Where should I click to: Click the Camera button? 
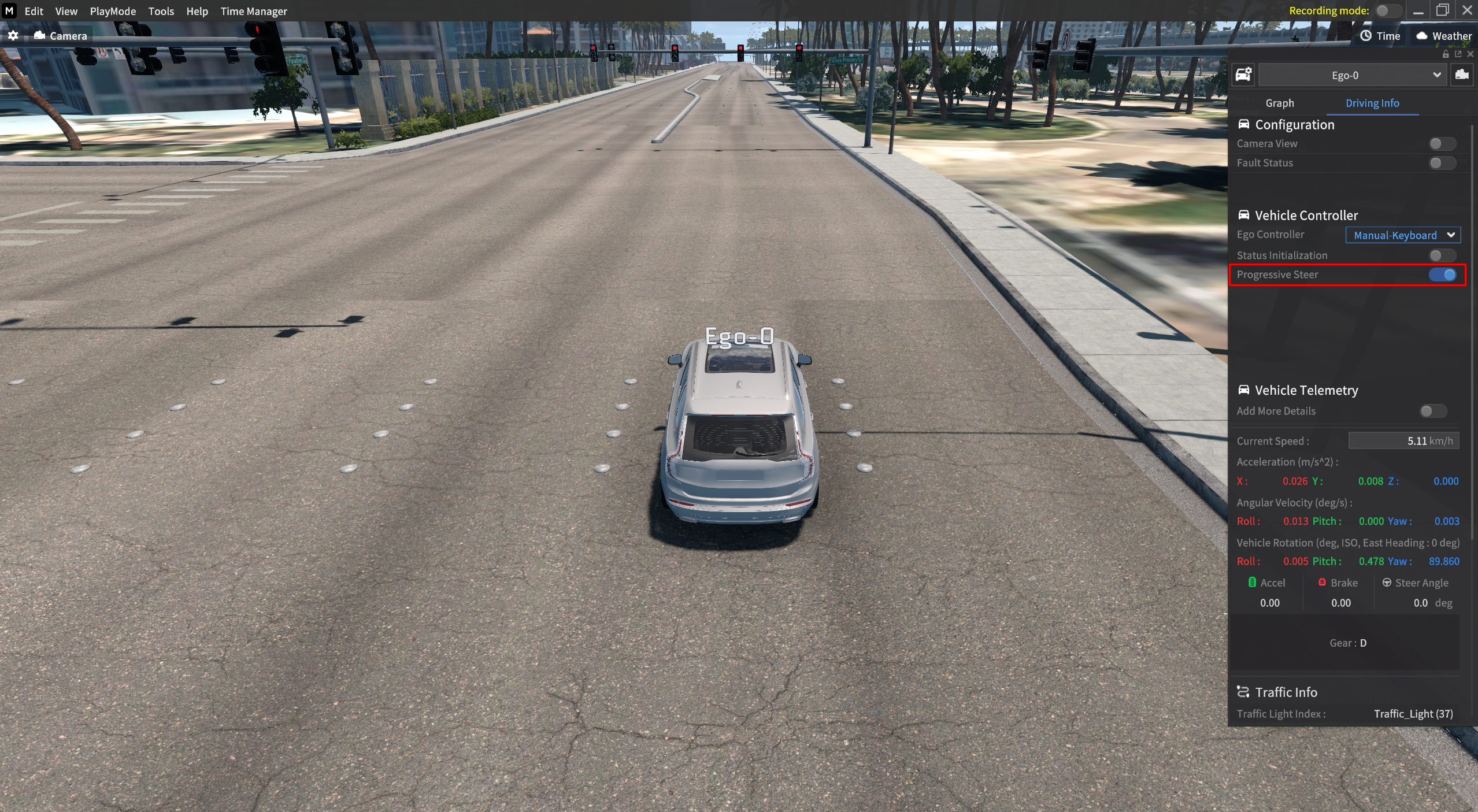pos(61,36)
